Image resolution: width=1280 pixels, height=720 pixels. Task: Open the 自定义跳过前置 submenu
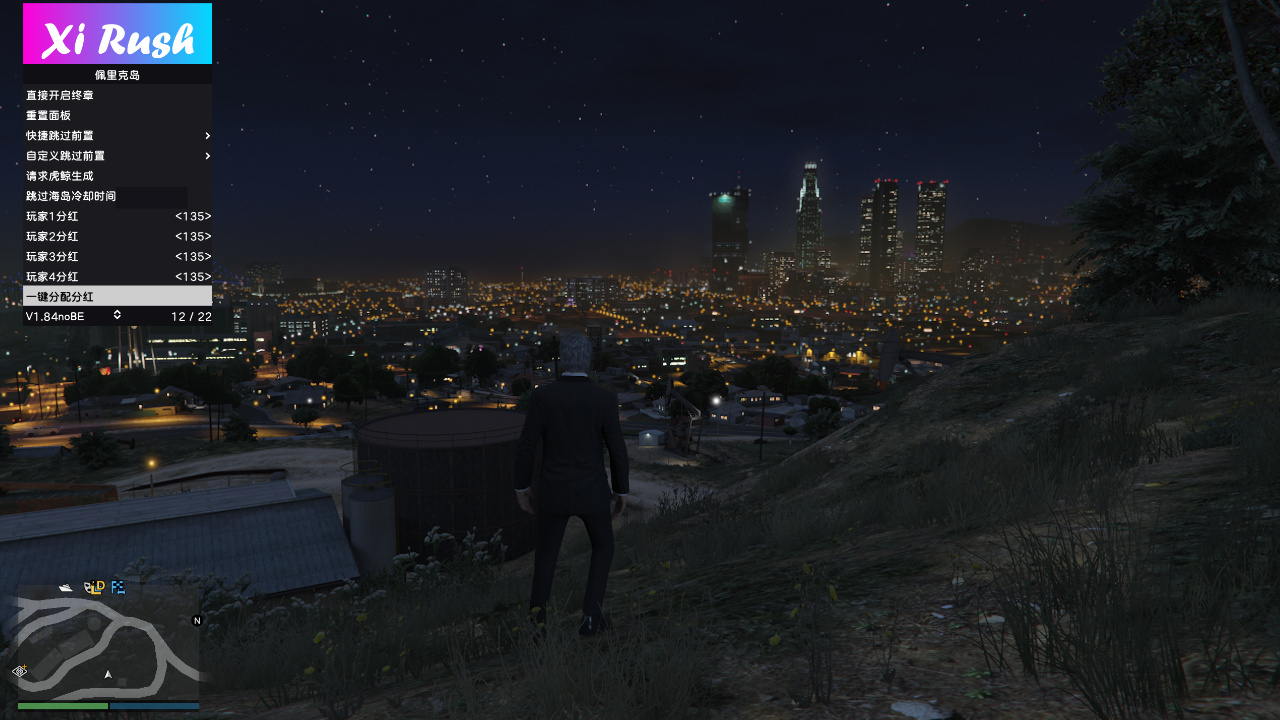coord(117,156)
